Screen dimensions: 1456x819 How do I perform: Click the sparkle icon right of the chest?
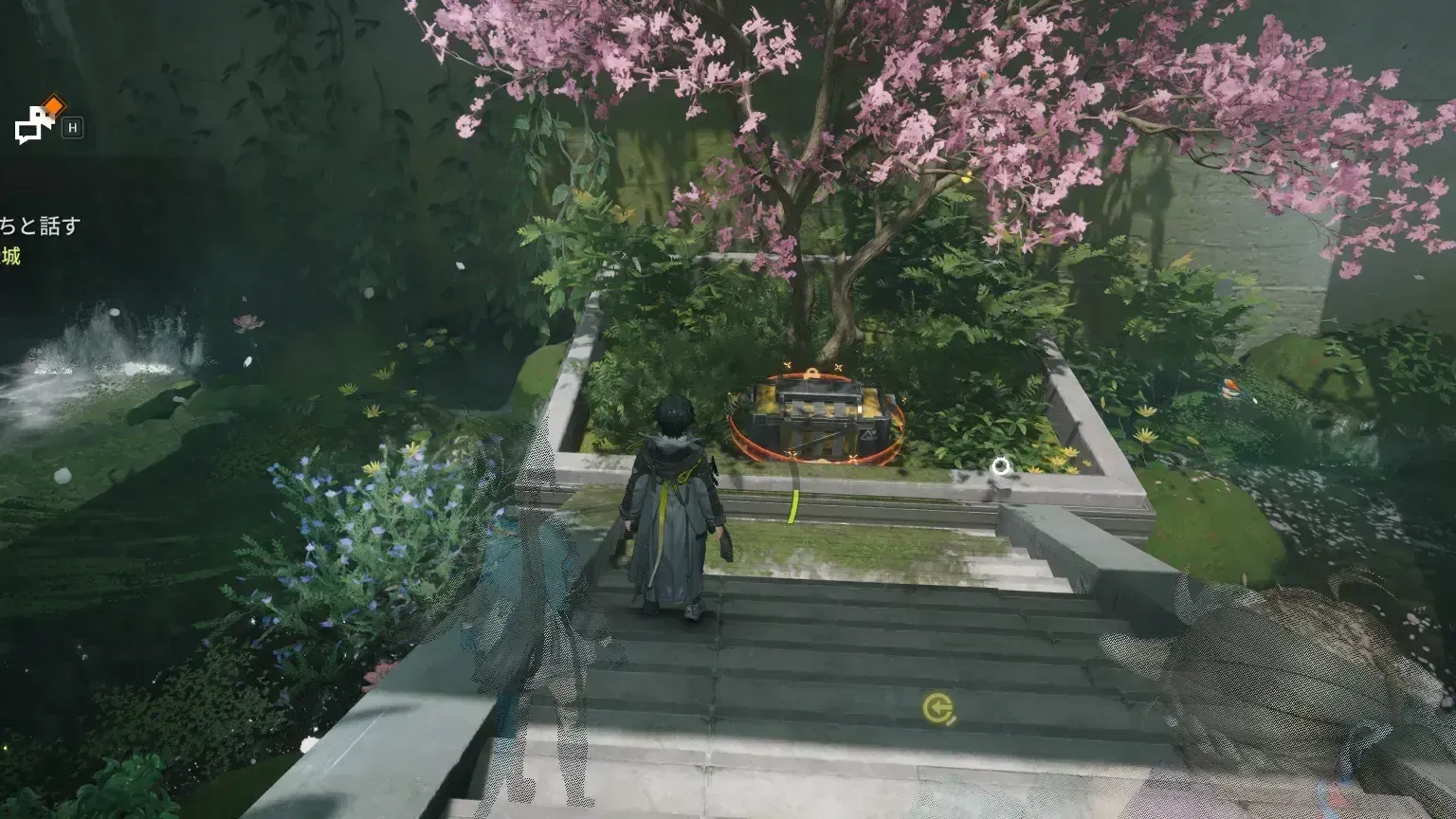[904, 399]
